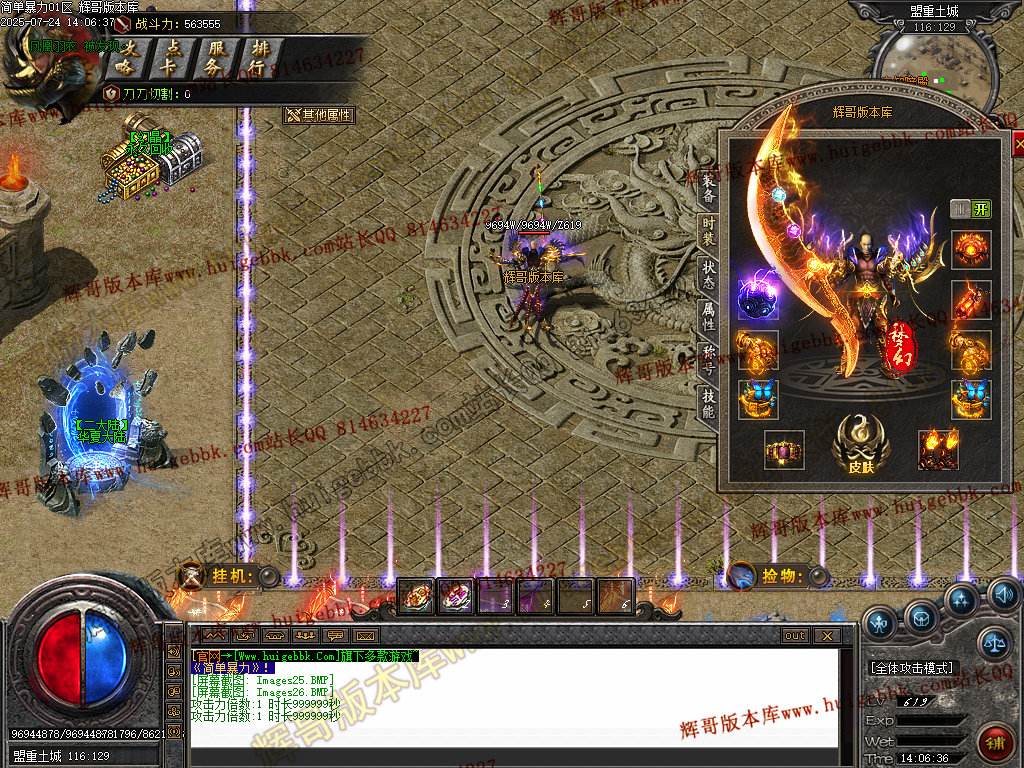Screen dimensions: 1024x768
Task: Toggle the green 开 switch in character panel
Action: [x=981, y=209]
